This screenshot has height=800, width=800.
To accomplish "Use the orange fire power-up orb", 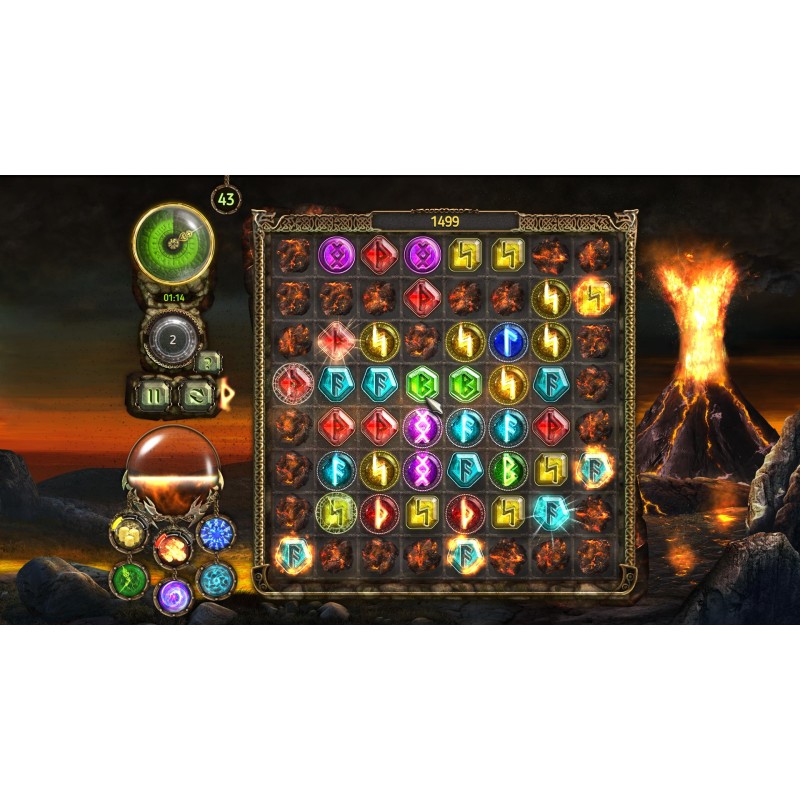I will 172,546.
